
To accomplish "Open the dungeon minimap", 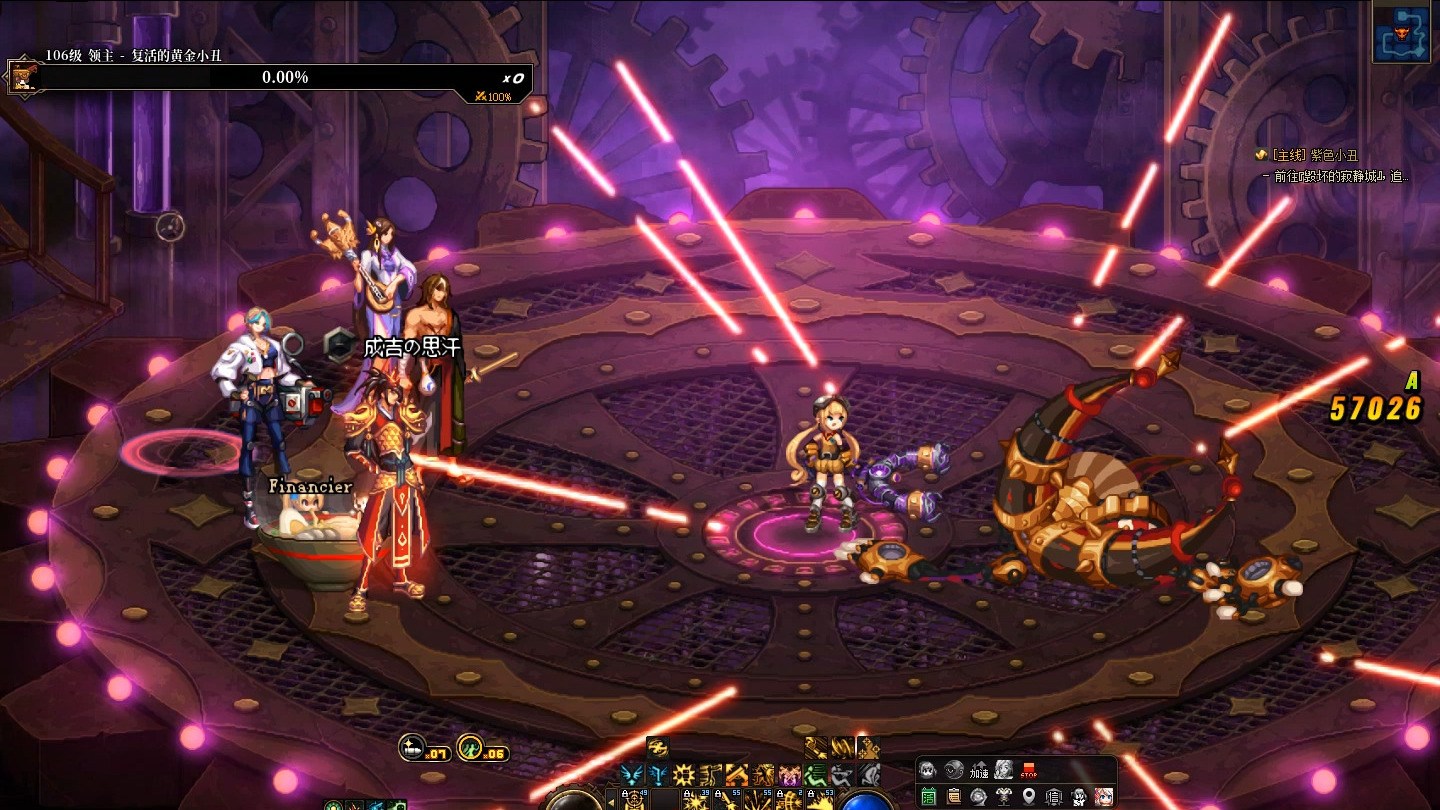I will click(1400, 33).
